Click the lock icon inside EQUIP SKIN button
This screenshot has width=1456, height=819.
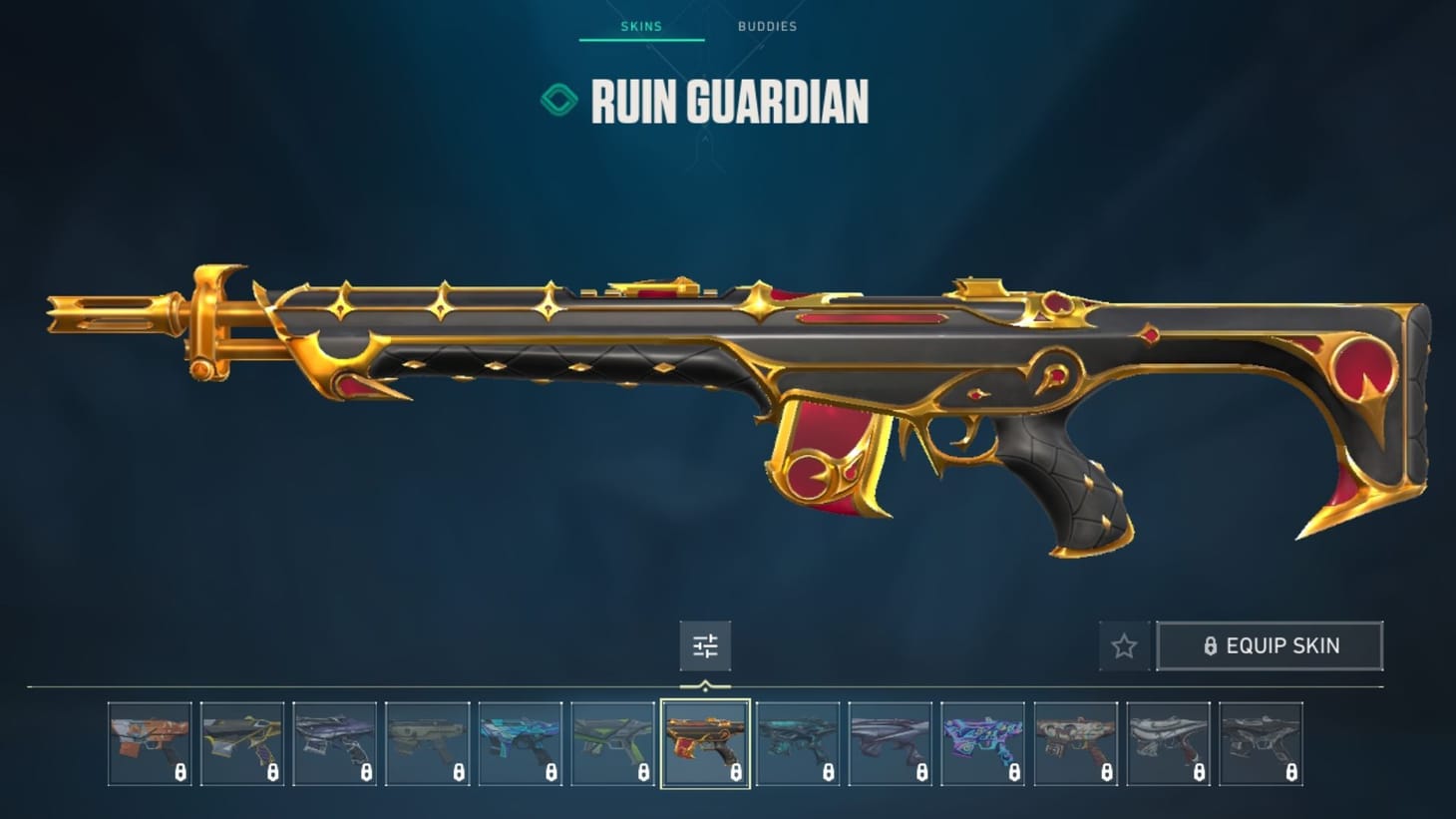1211,645
